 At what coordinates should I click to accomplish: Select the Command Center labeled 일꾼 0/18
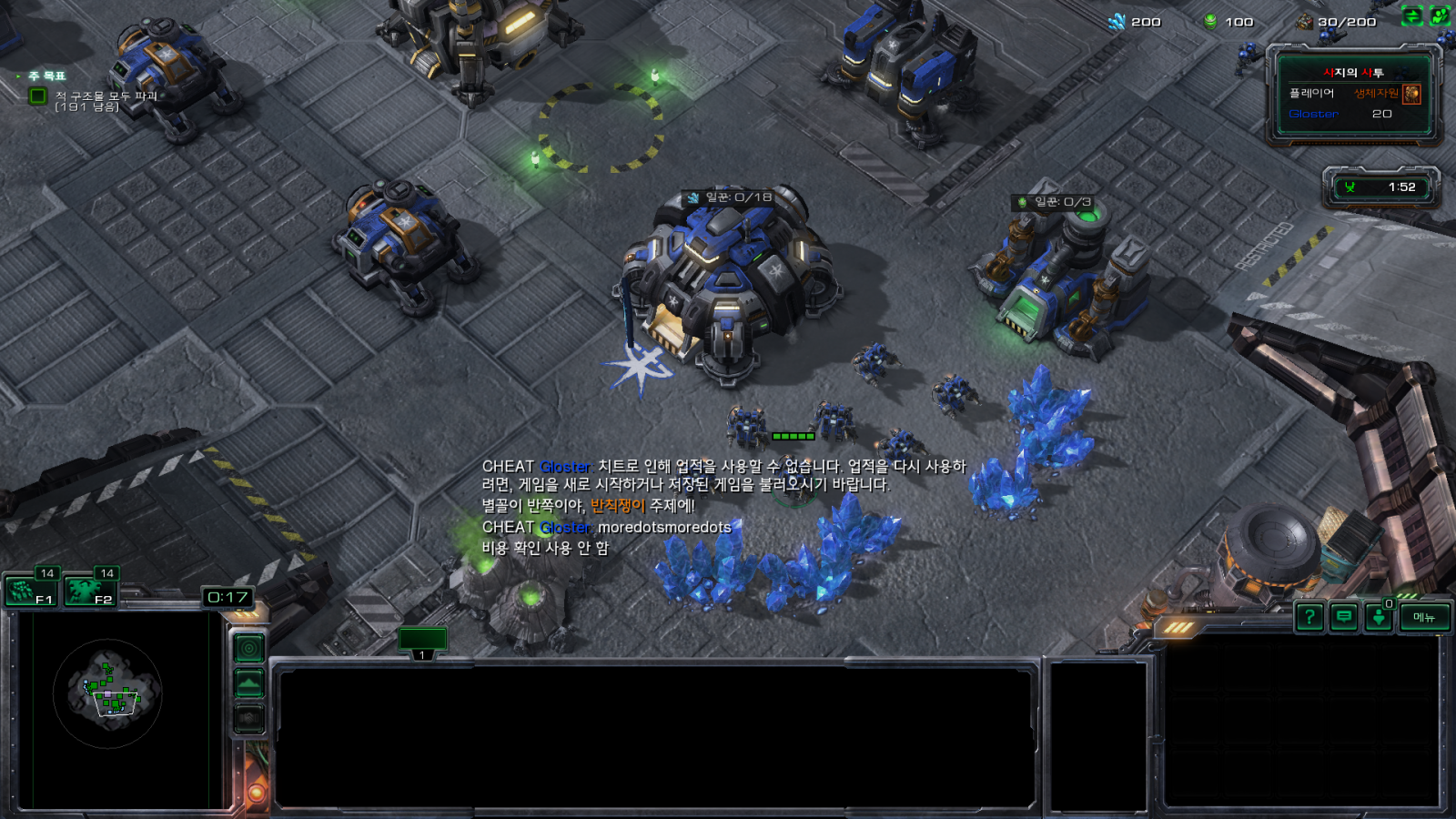tap(726, 282)
